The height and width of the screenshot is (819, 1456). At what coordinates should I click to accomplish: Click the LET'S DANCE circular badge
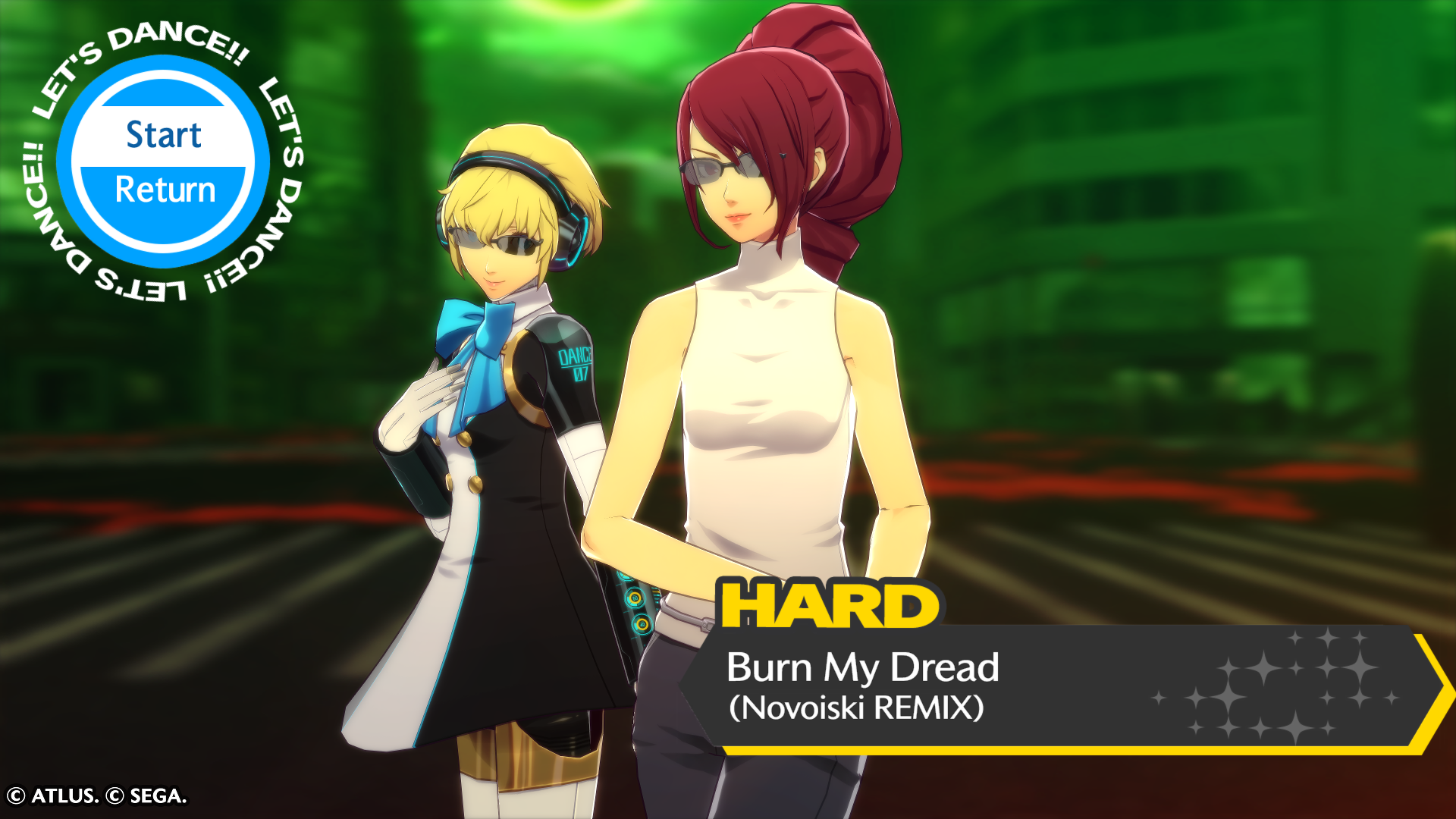162,161
